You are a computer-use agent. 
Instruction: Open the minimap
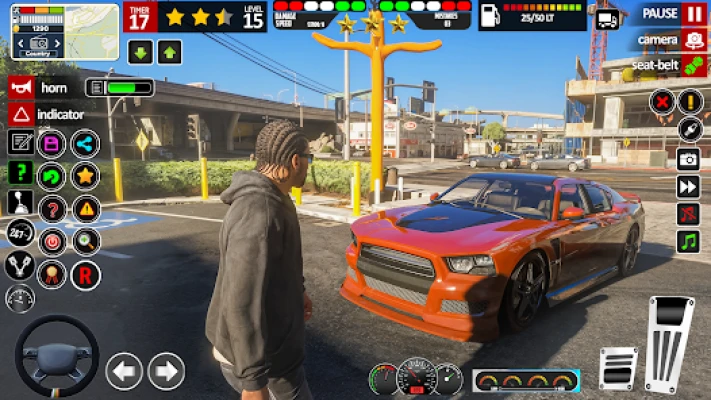pos(64,31)
